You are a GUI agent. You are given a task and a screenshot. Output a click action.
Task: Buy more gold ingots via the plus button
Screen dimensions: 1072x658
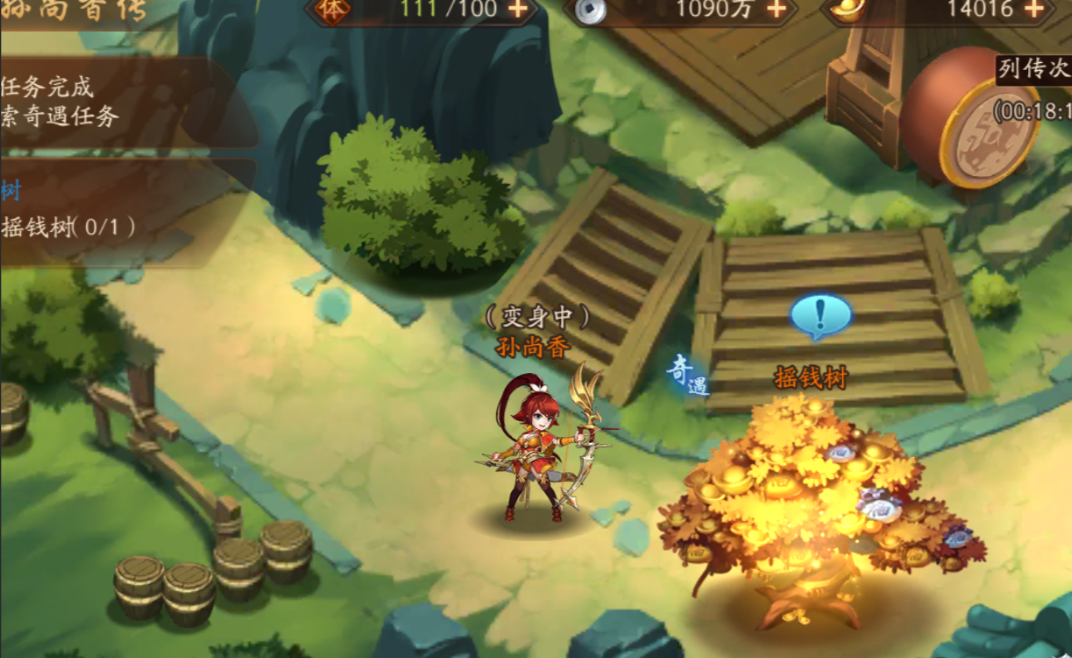pos(1033,9)
